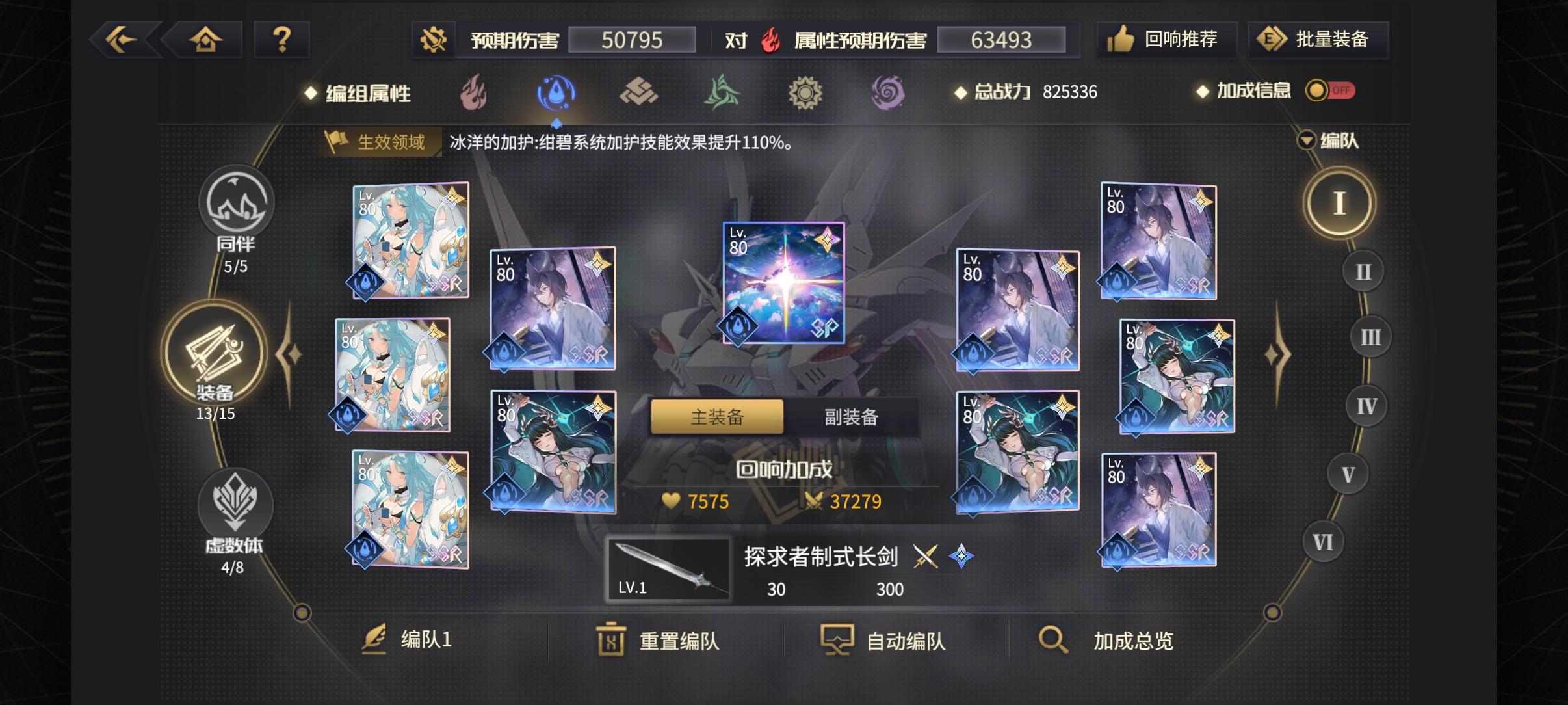
Task: Click the 批量装备 button
Action: [1318, 39]
